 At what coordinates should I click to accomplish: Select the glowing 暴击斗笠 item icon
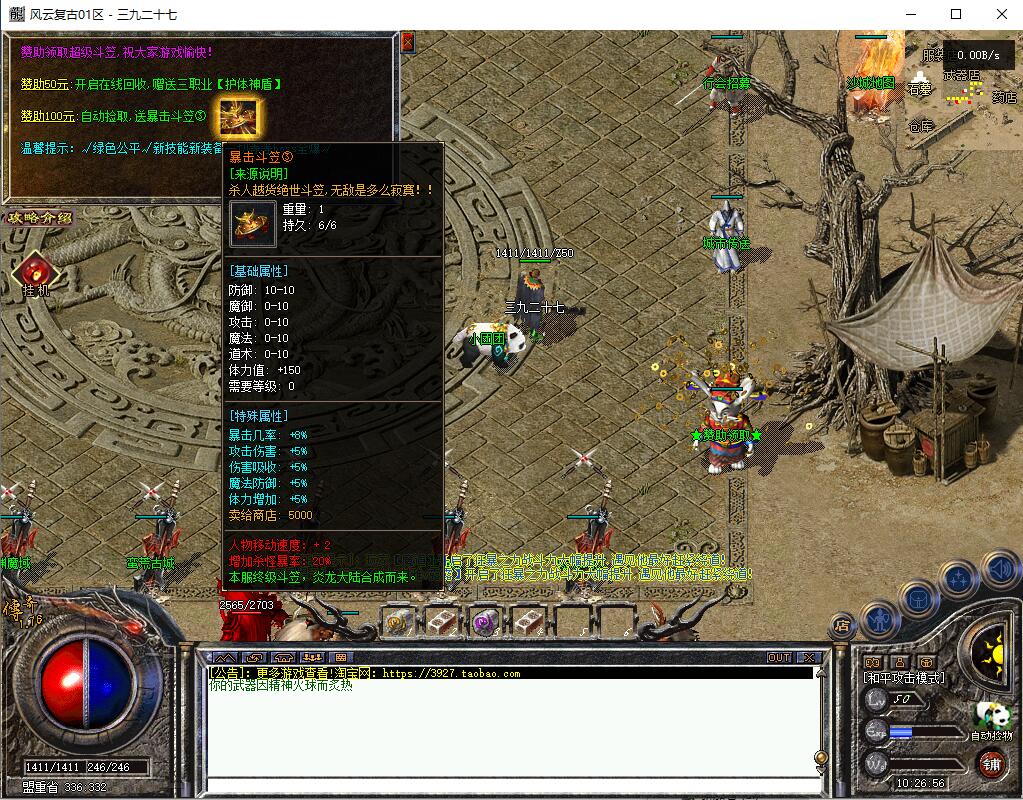point(239,118)
